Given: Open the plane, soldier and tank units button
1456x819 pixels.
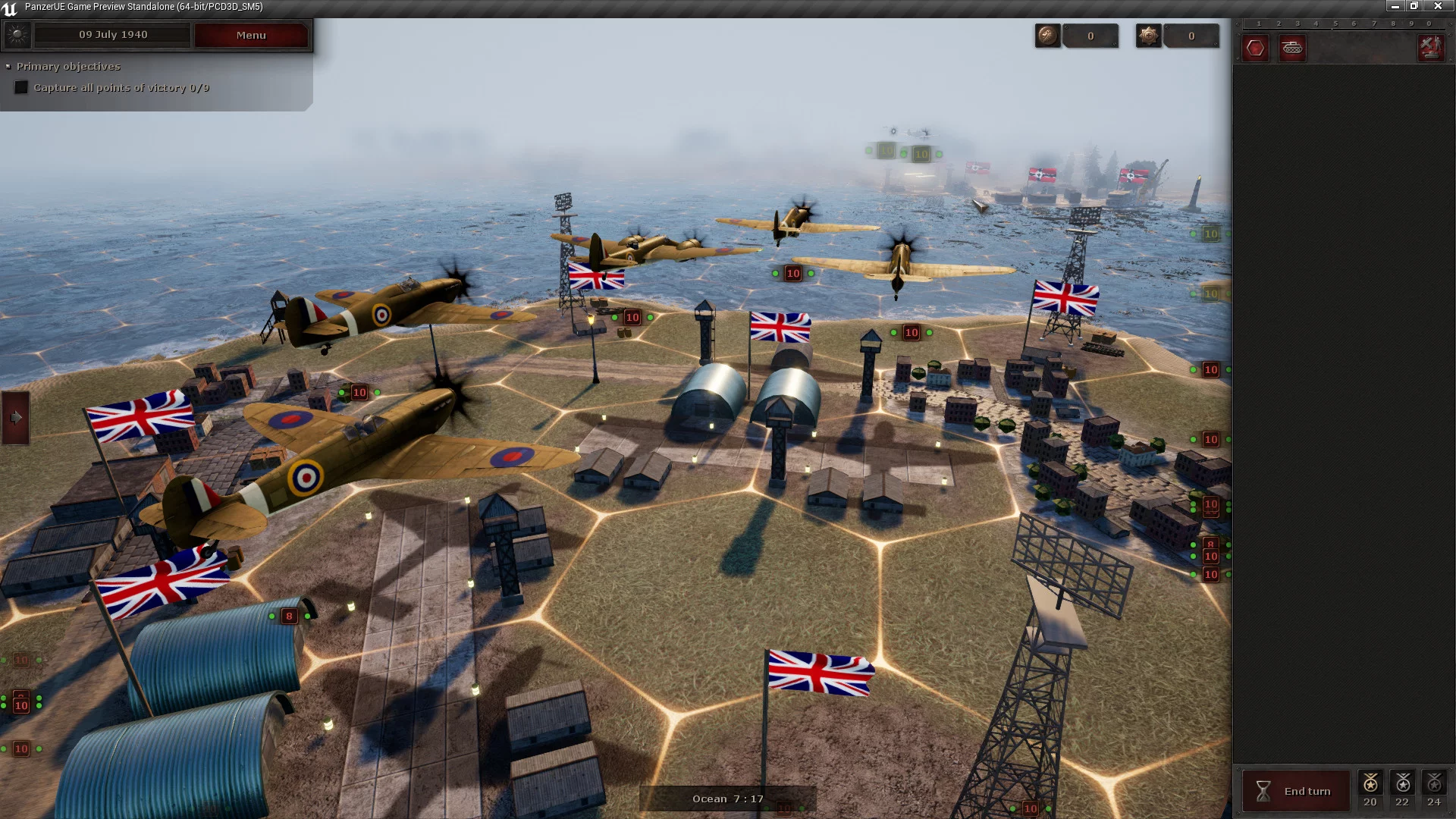Looking at the screenshot, I should (x=1431, y=49).
